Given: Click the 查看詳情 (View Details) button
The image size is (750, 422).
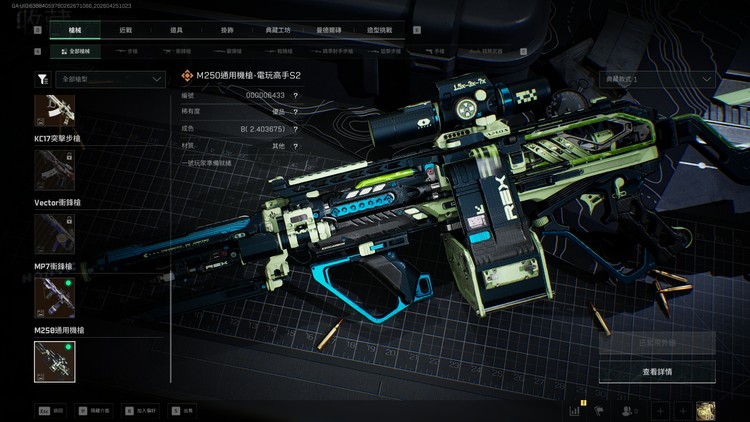Looking at the screenshot, I should [657, 372].
